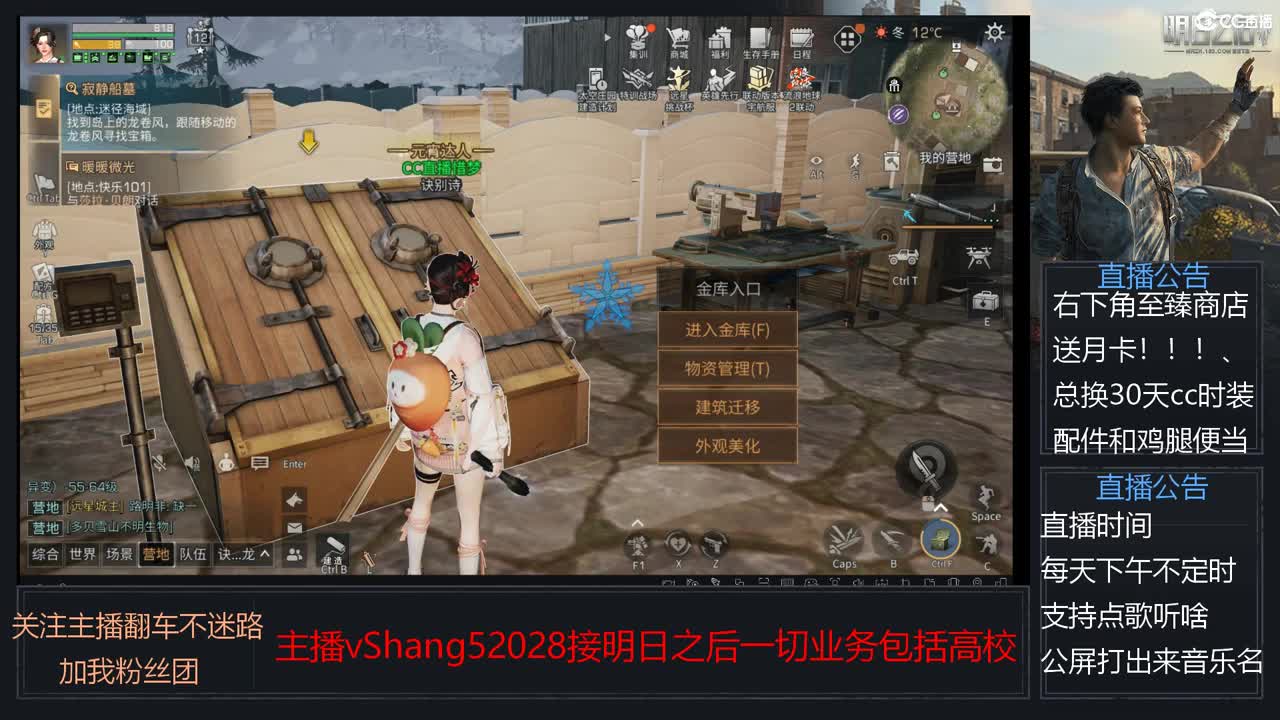Open the camera icon beside 我的营地

(991, 165)
